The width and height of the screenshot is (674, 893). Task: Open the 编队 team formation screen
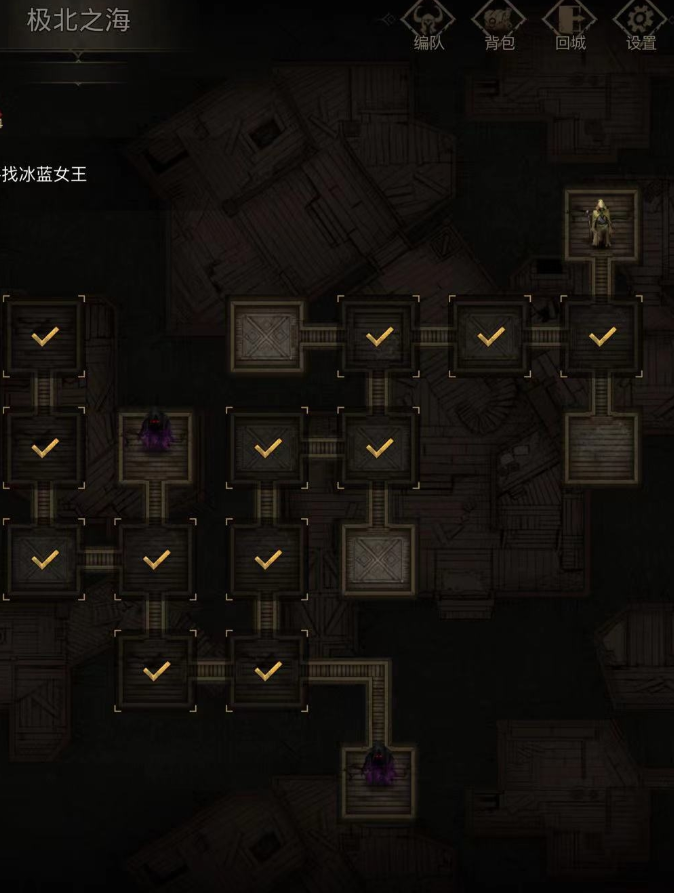tap(428, 26)
